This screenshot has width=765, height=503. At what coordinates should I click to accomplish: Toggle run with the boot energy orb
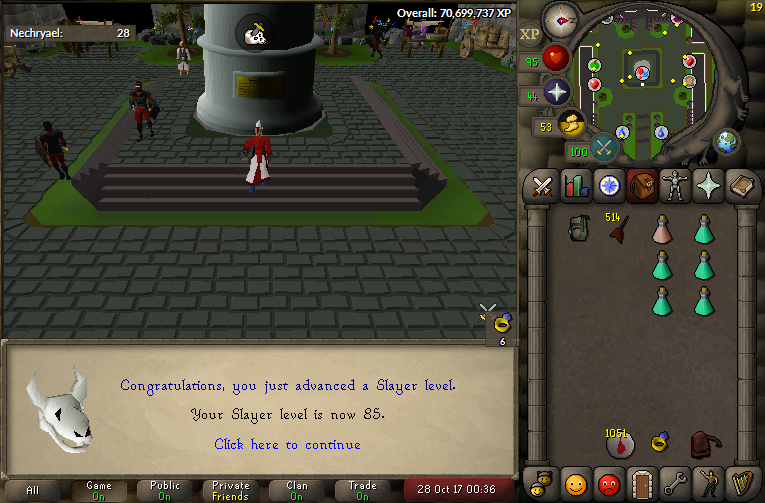(572, 125)
